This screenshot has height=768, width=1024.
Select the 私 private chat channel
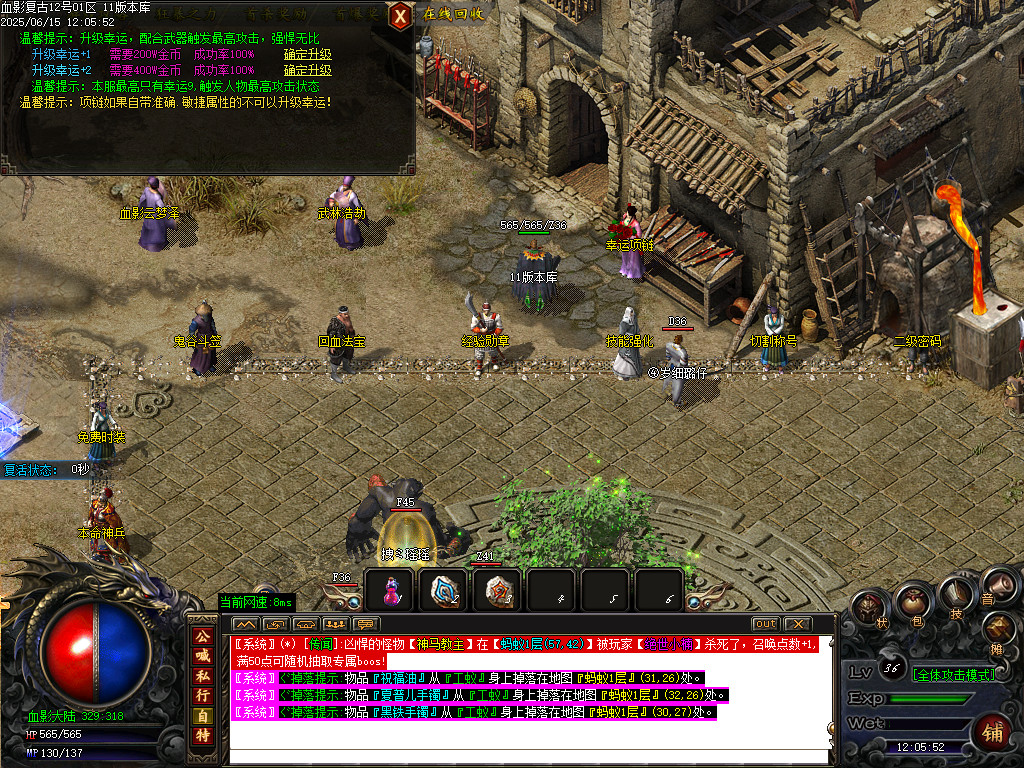(202, 675)
